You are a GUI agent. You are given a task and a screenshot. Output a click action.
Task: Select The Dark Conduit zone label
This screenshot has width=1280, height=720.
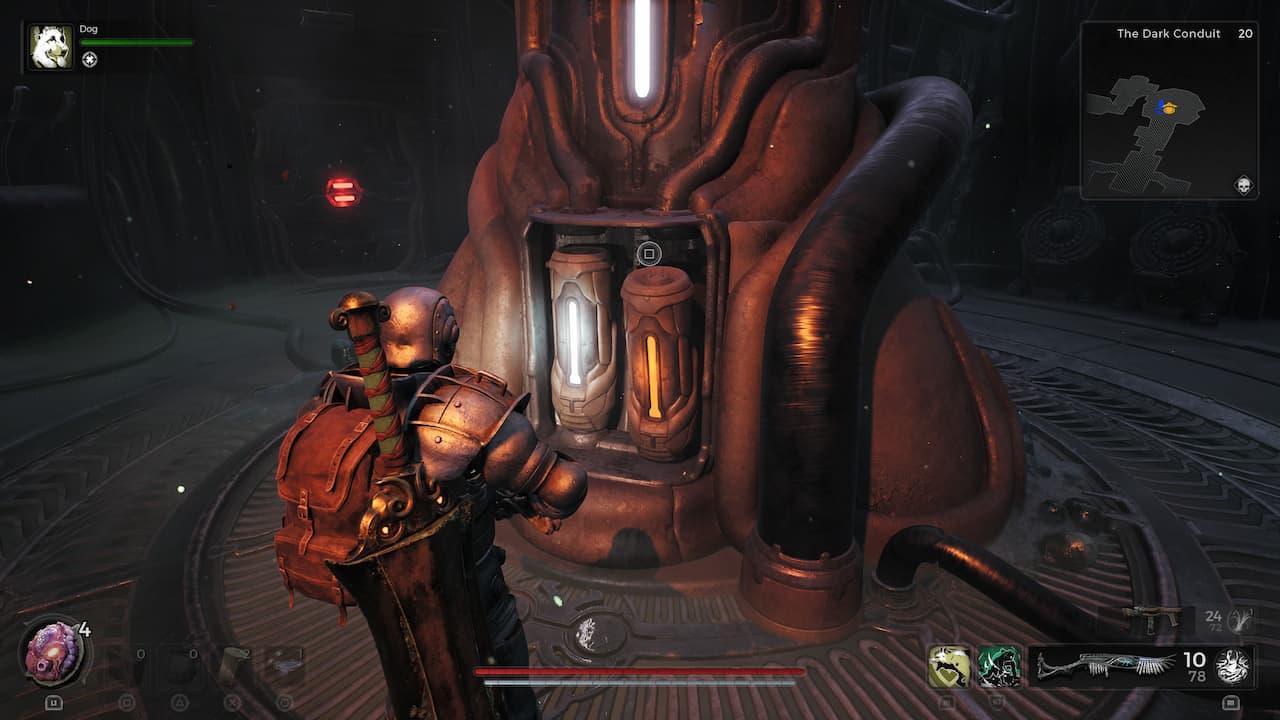(1167, 33)
